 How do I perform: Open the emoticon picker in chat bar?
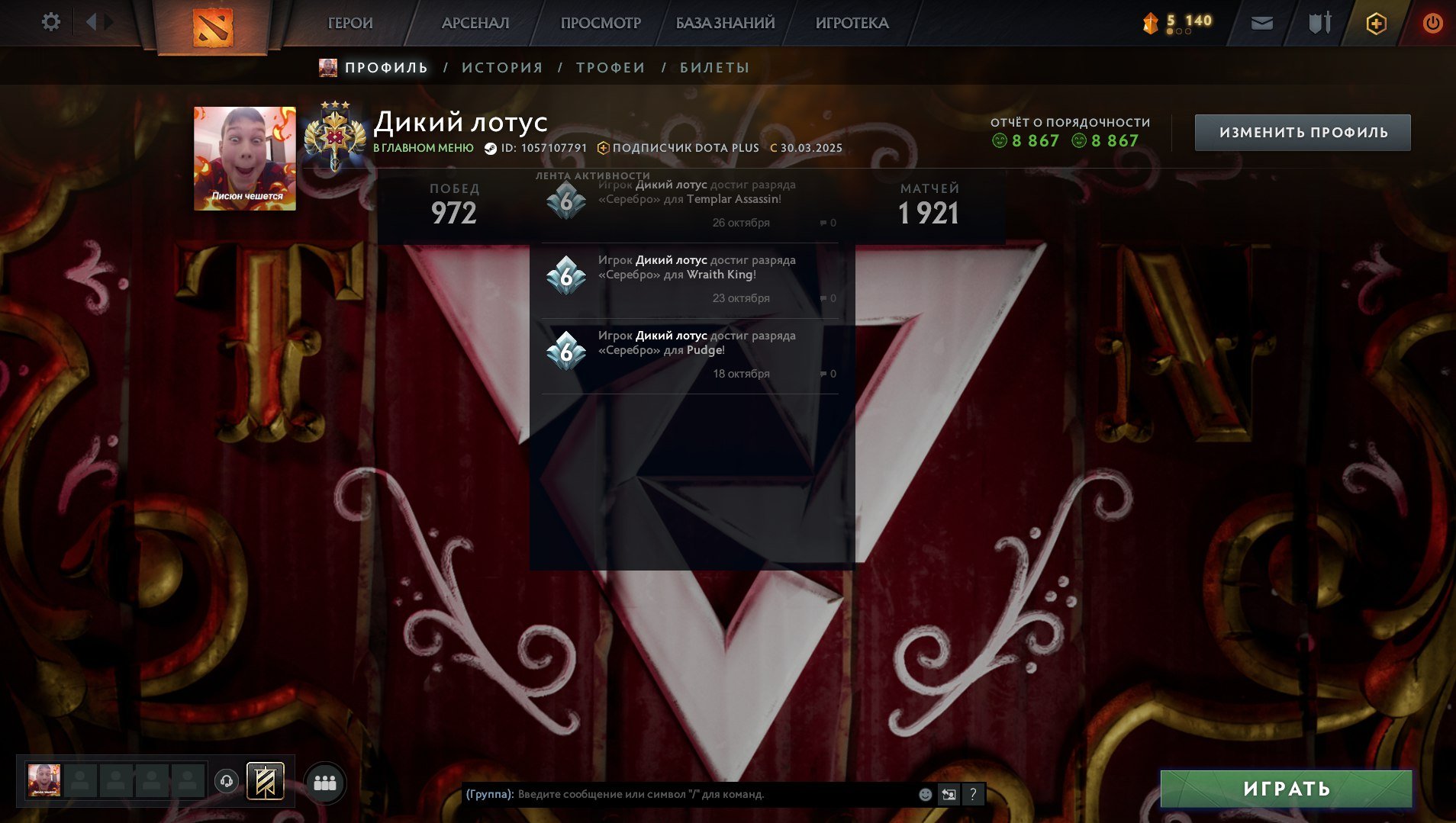pos(926,794)
